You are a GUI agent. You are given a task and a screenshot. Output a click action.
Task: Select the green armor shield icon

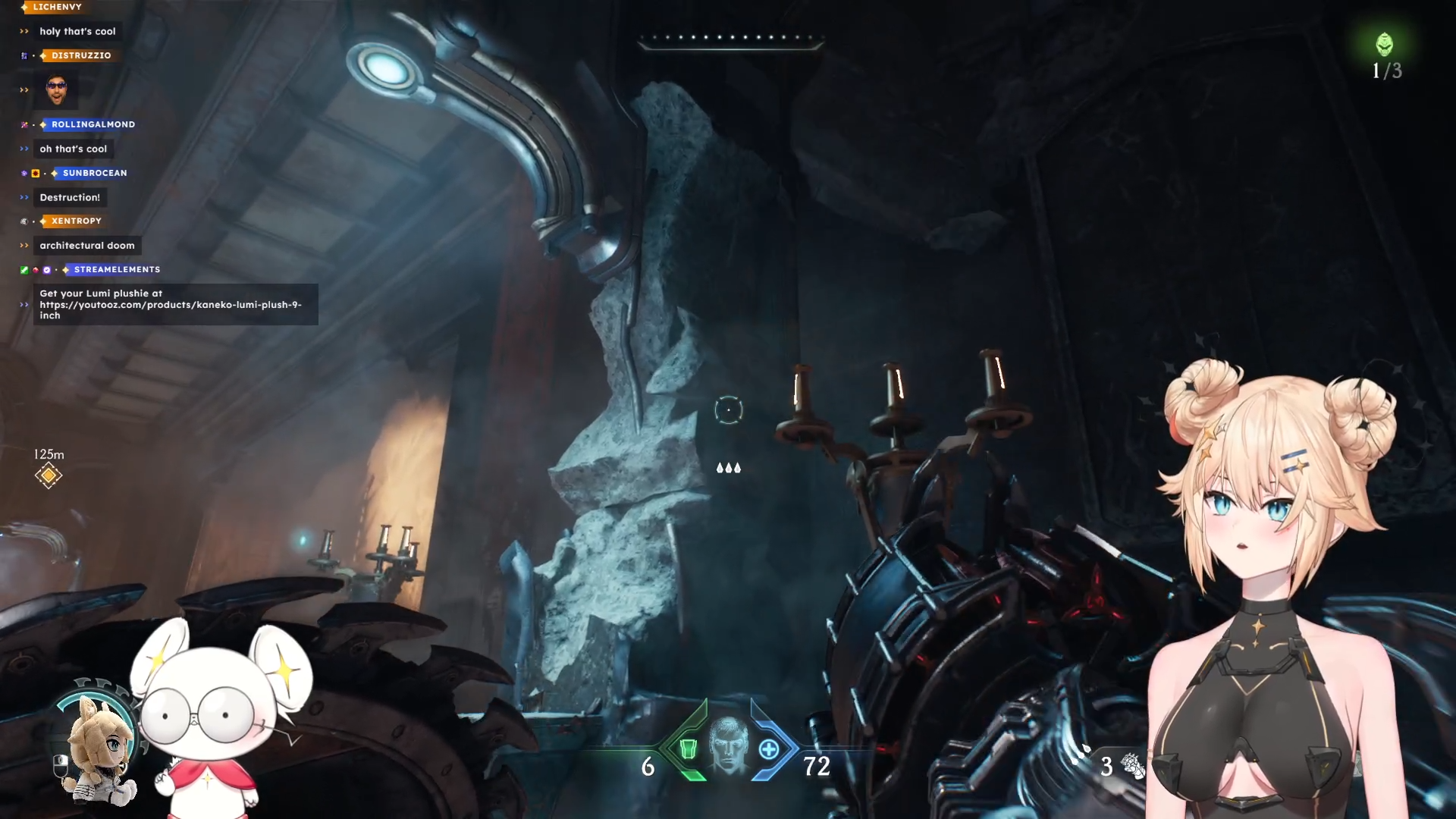(688, 749)
